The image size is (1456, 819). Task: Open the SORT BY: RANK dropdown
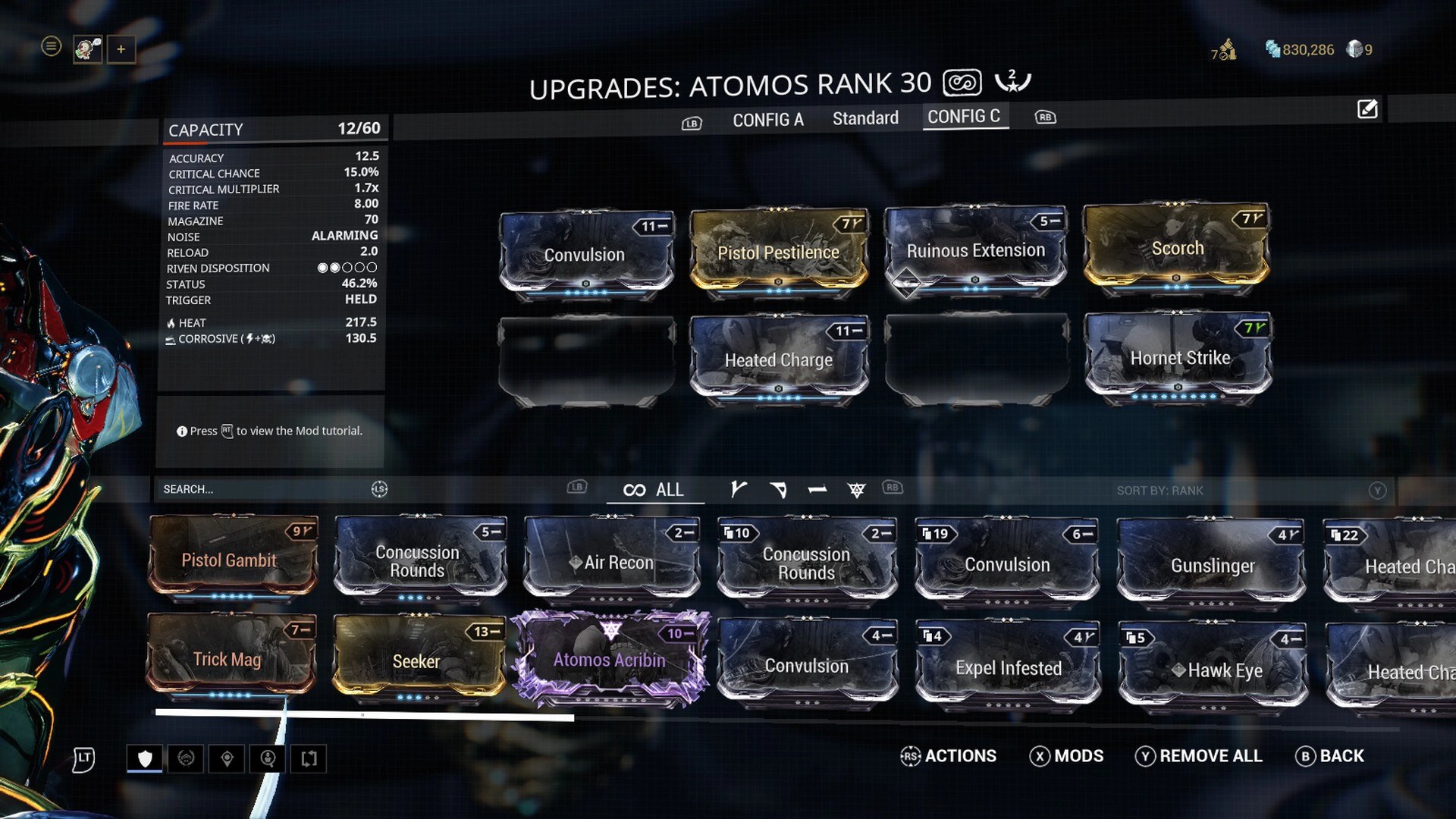(1159, 491)
